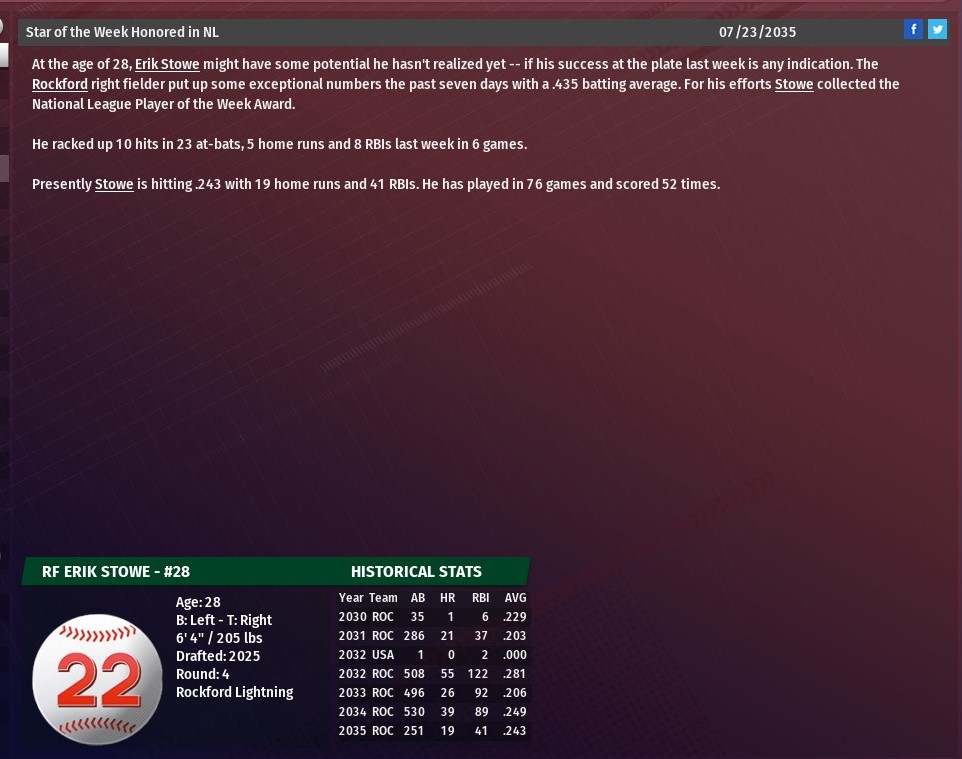962x759 pixels.
Task: Open the Erik Stowe player link
Action: 167,64
